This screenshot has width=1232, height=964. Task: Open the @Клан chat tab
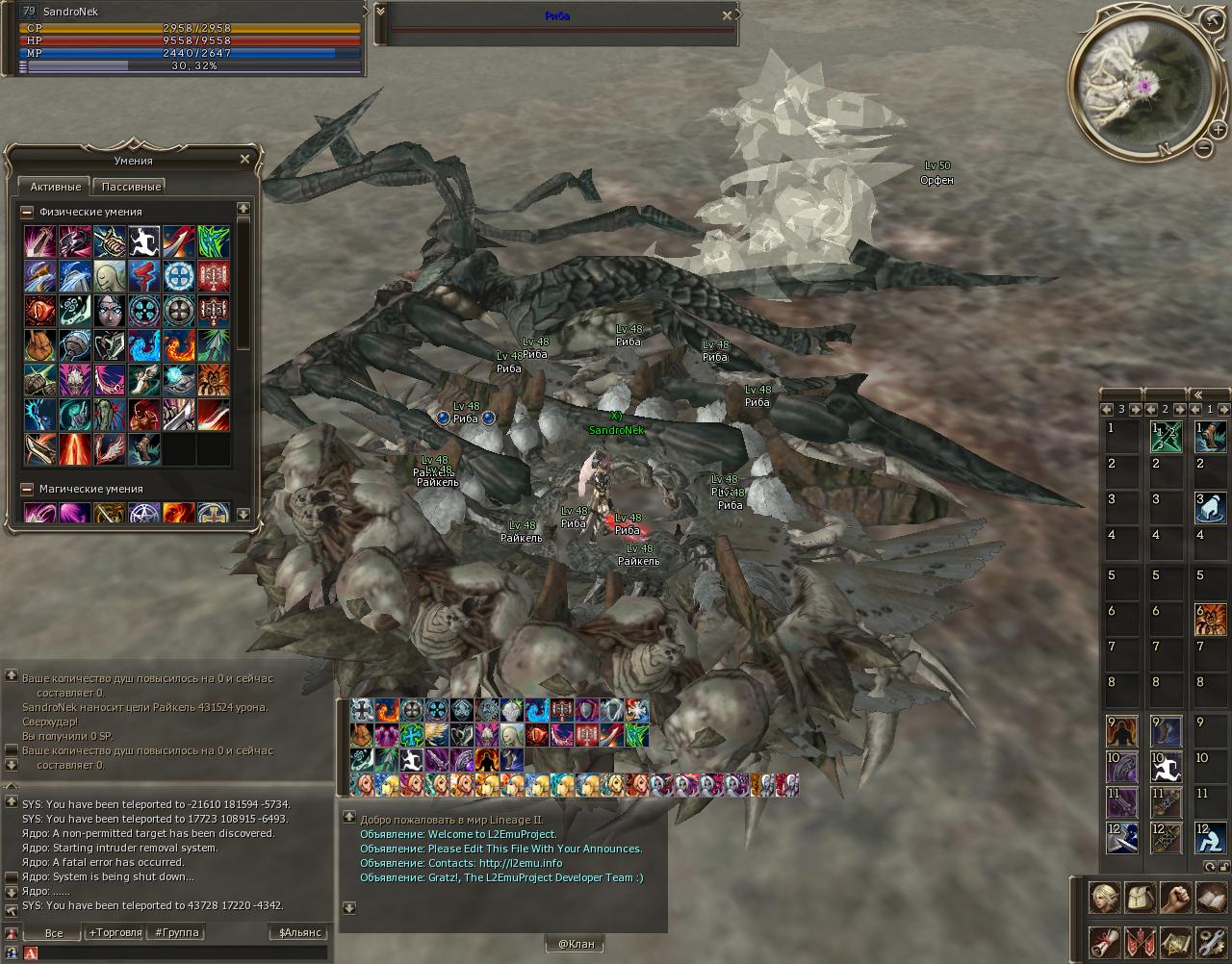click(576, 944)
